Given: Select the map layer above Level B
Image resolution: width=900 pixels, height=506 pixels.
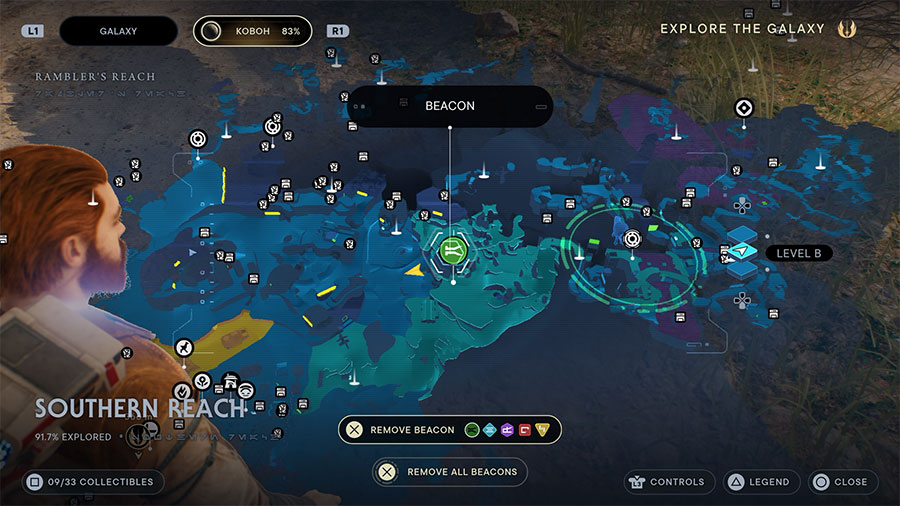Looking at the screenshot, I should tap(742, 234).
